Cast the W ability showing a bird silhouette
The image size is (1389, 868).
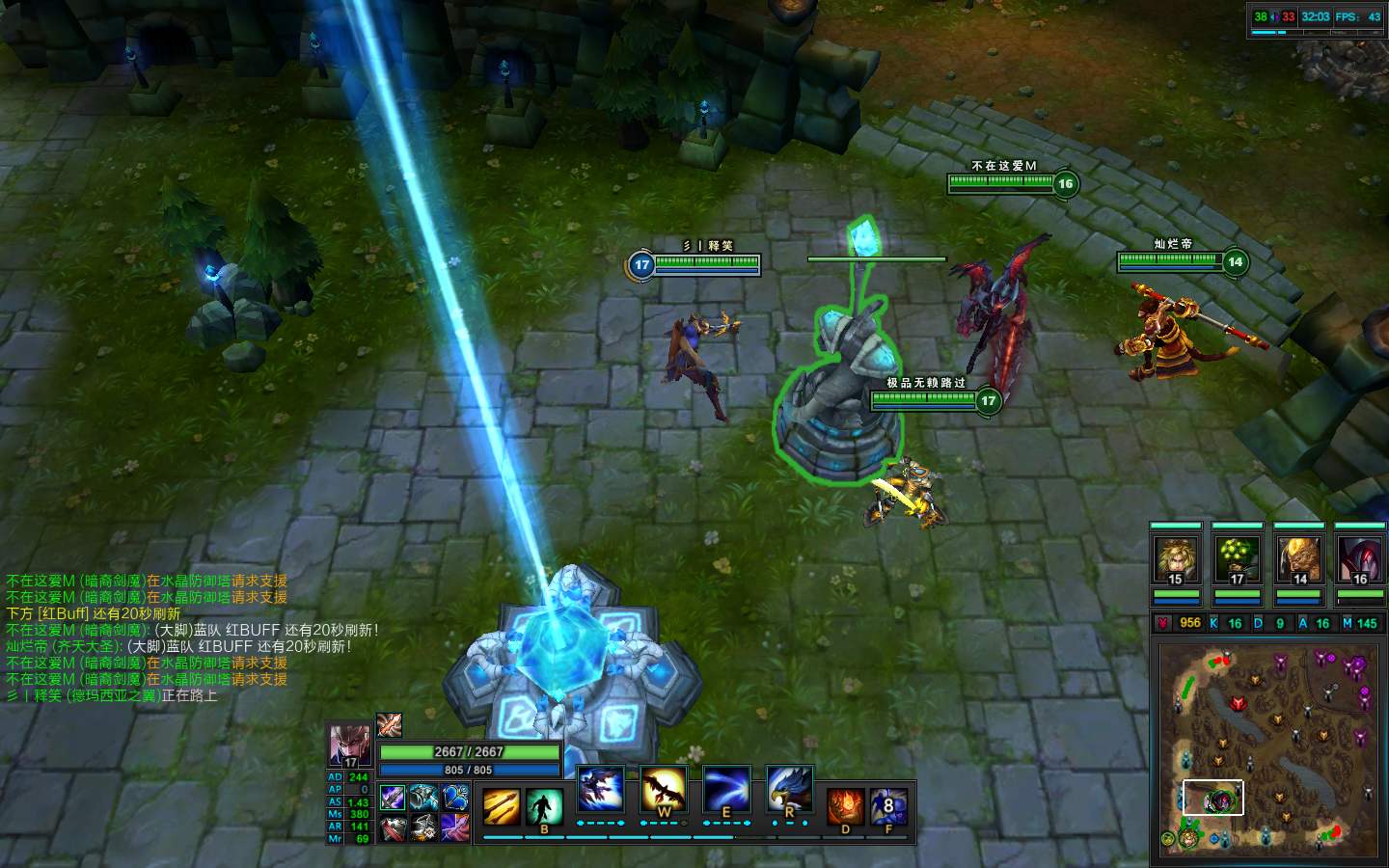(663, 790)
